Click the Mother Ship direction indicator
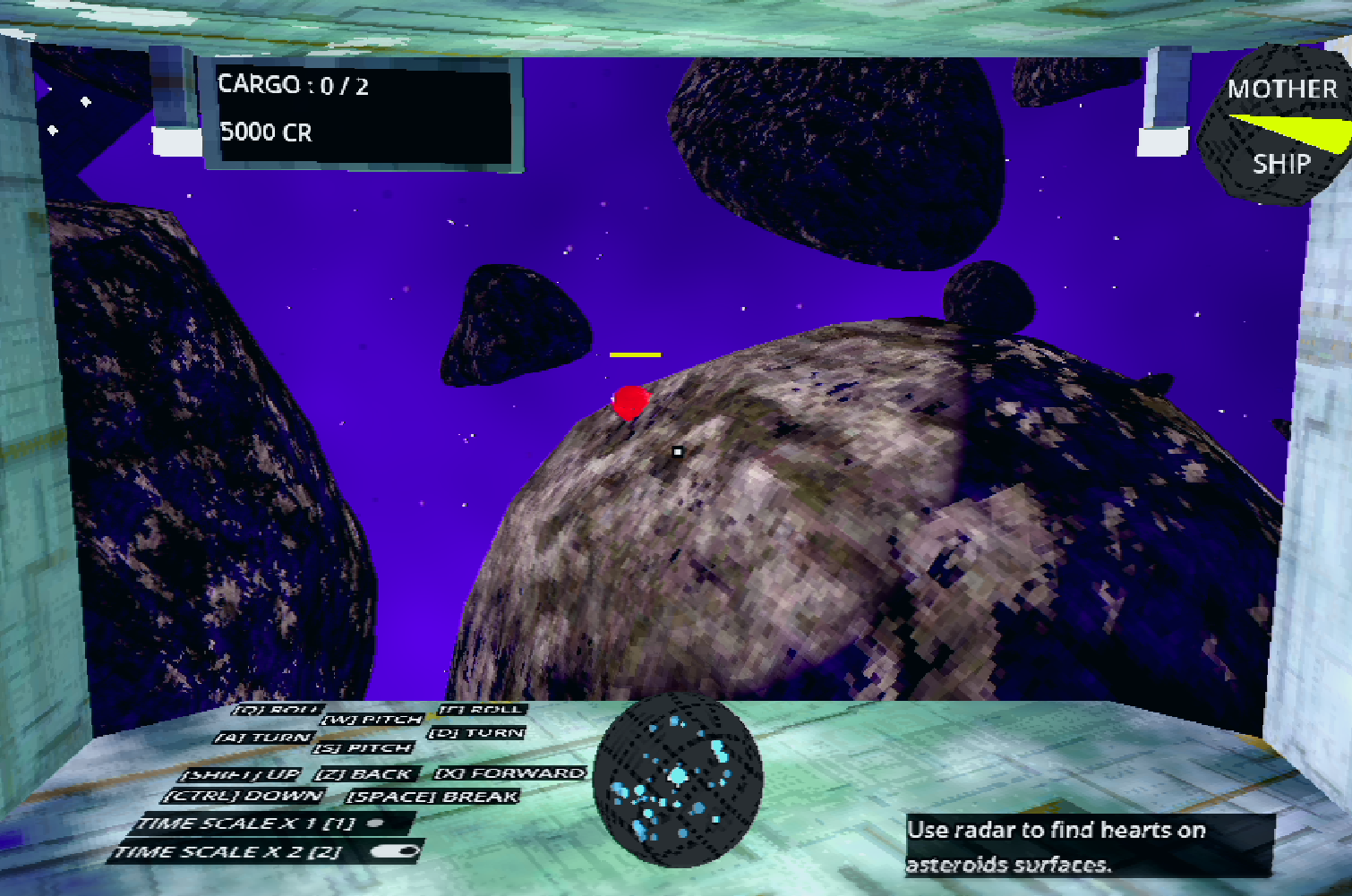 click(1279, 126)
